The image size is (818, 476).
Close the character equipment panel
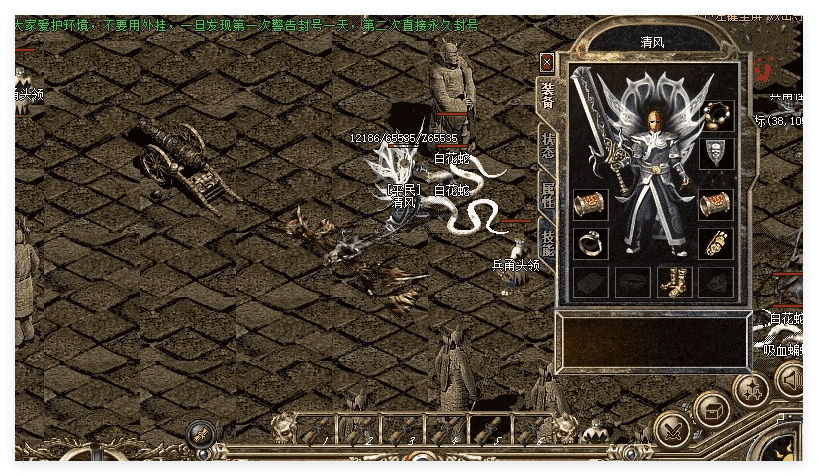[546, 62]
